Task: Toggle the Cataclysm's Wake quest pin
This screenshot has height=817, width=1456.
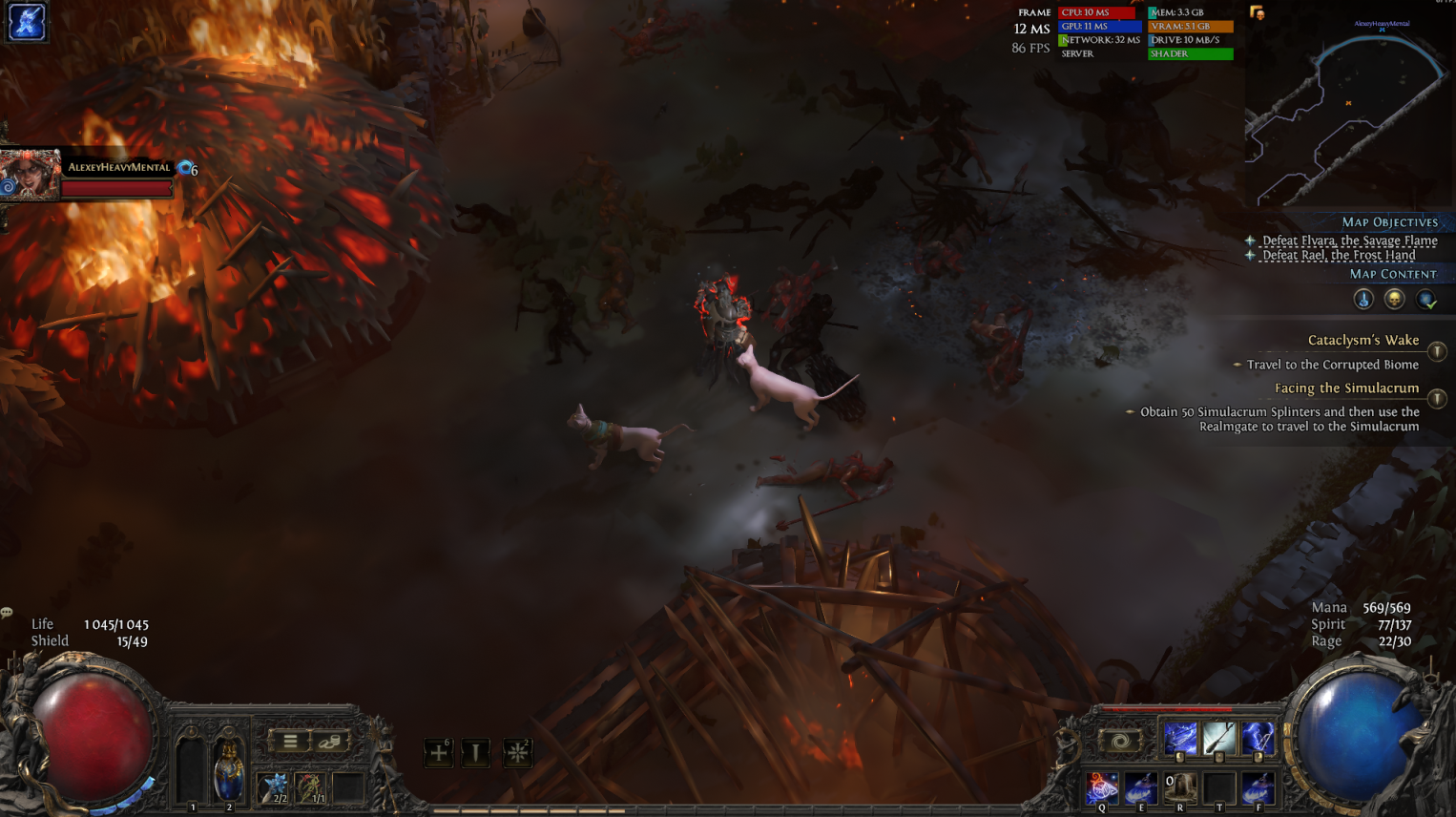Action: tap(1437, 351)
